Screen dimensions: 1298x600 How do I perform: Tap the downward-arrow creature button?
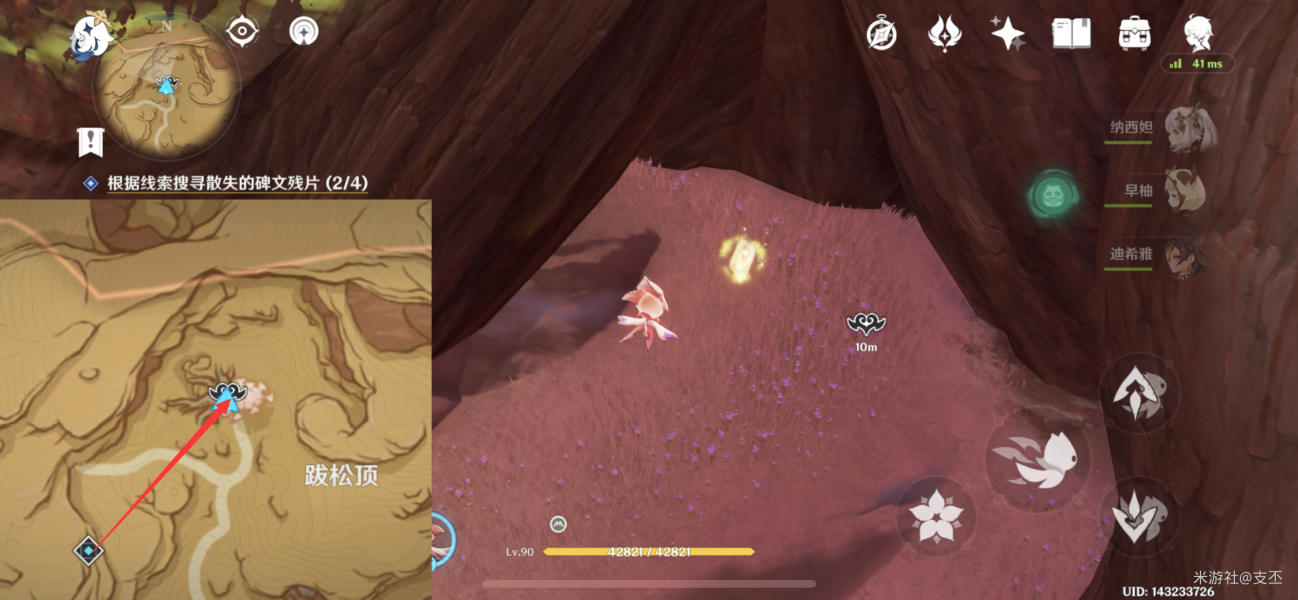[x=1141, y=517]
